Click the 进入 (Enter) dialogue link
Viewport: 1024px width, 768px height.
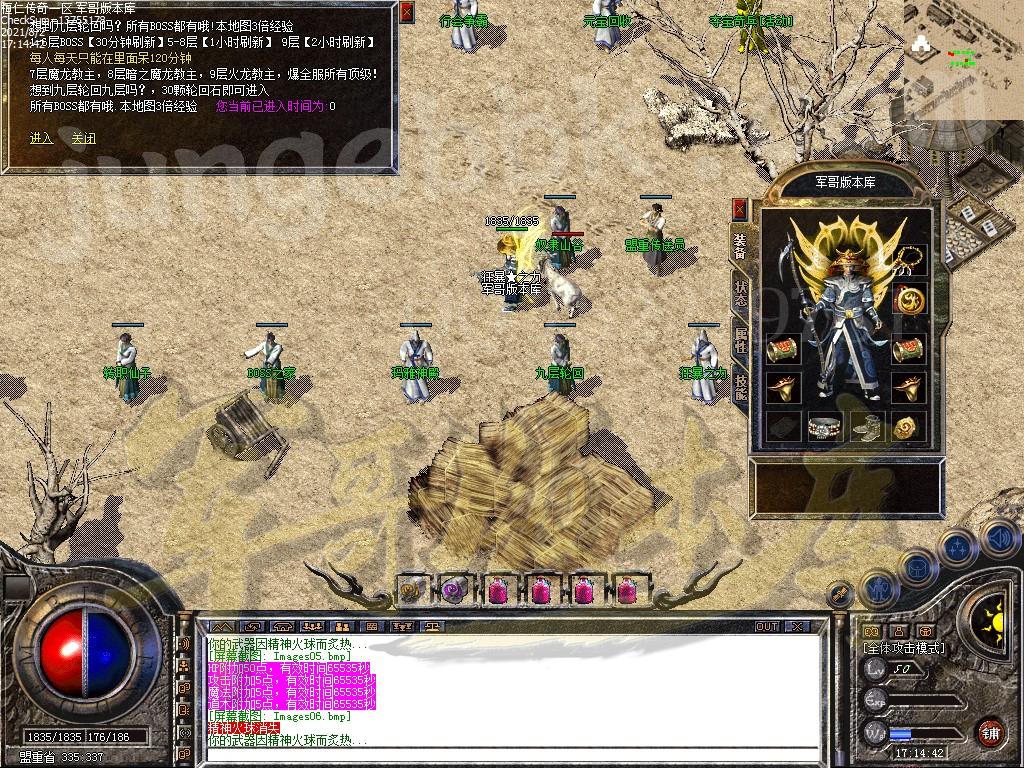click(x=41, y=139)
